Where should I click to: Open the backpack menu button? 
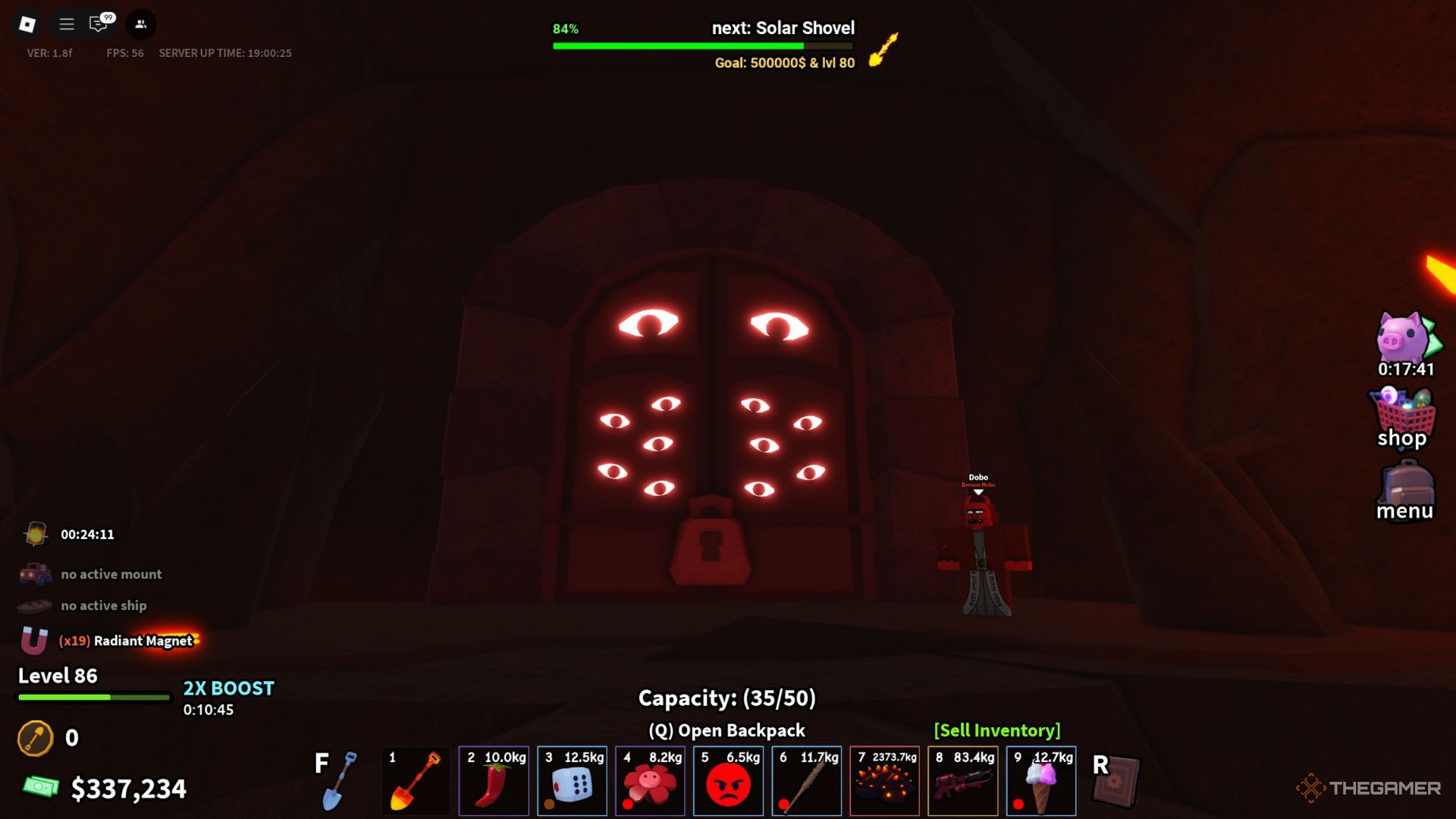coord(1405,492)
